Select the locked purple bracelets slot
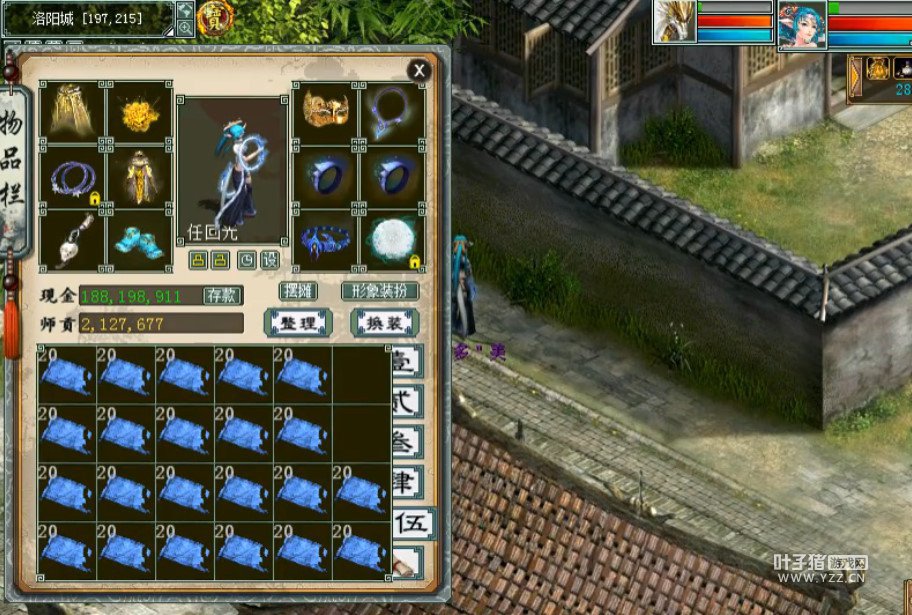 click(x=72, y=177)
